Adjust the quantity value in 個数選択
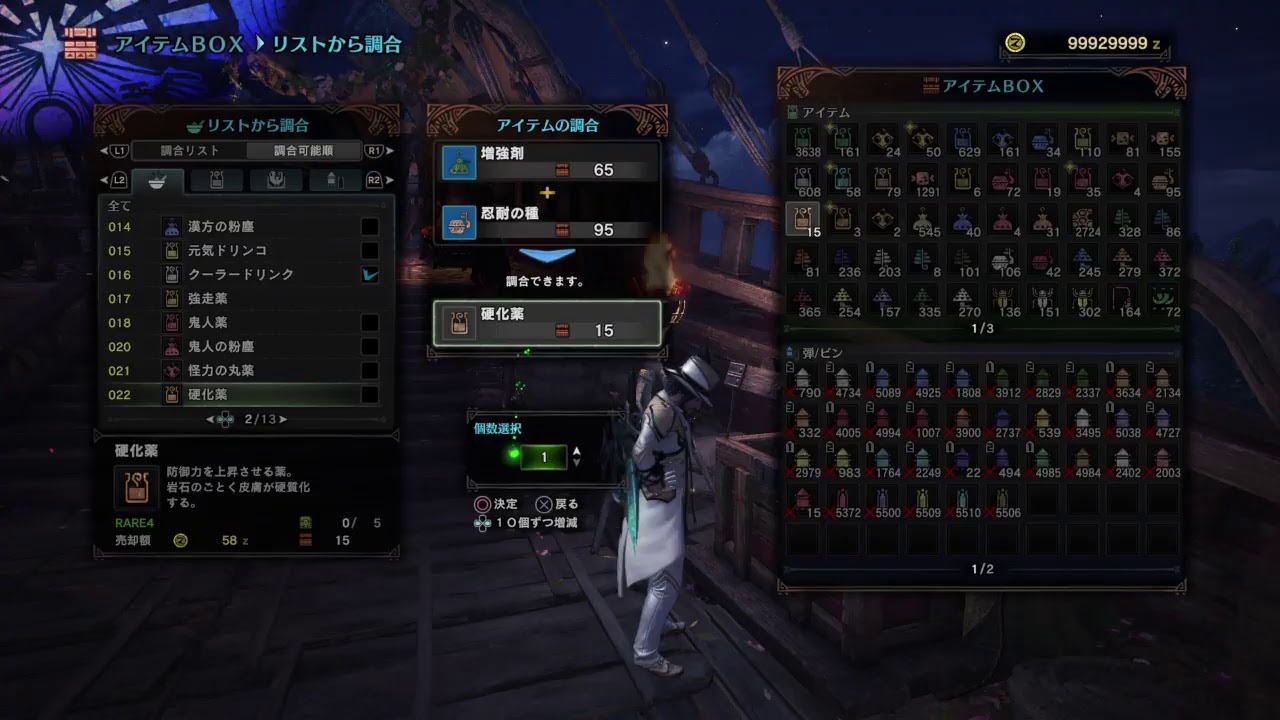1280x720 pixels. [545, 457]
